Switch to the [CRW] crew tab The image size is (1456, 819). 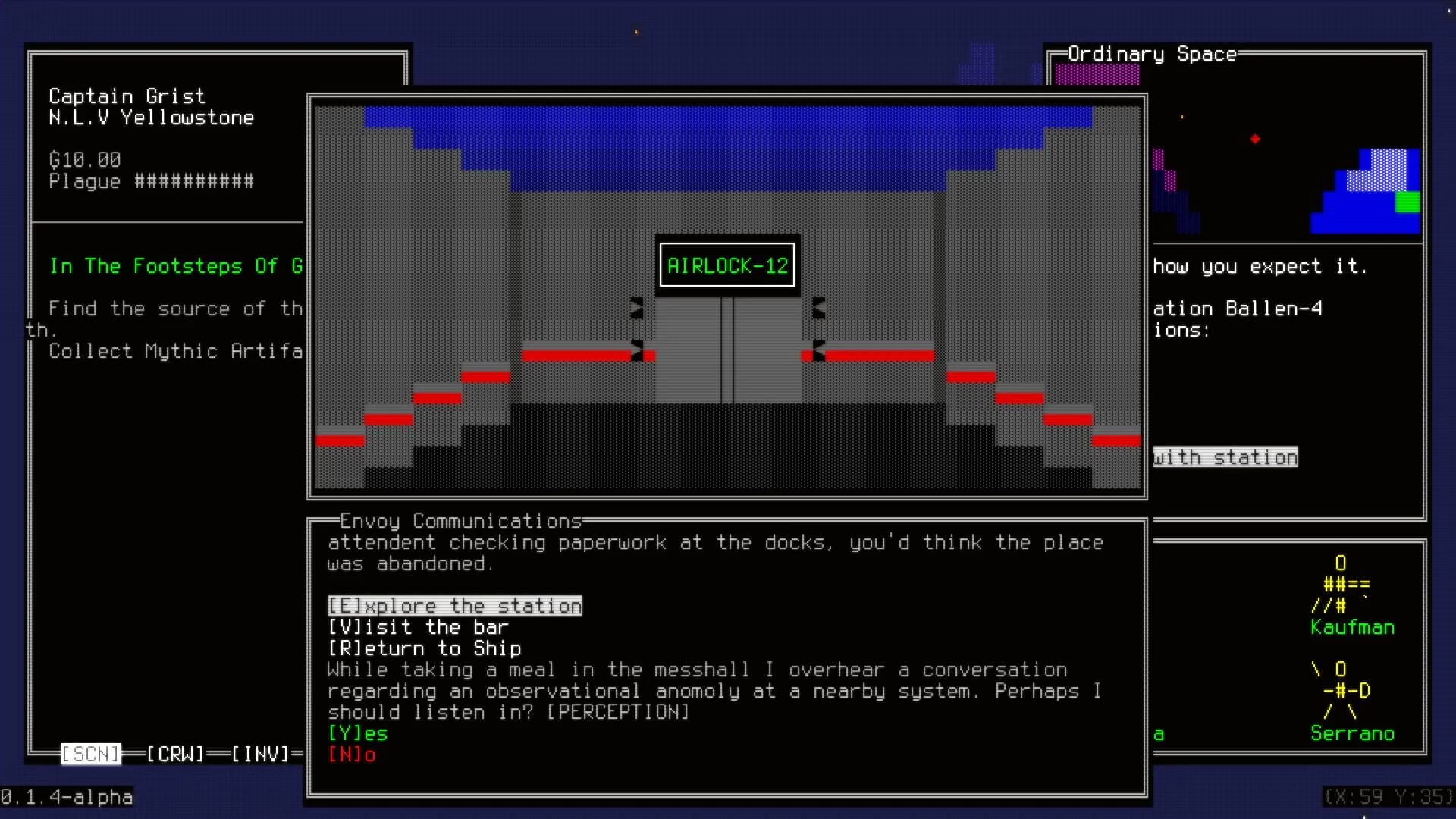[176, 754]
